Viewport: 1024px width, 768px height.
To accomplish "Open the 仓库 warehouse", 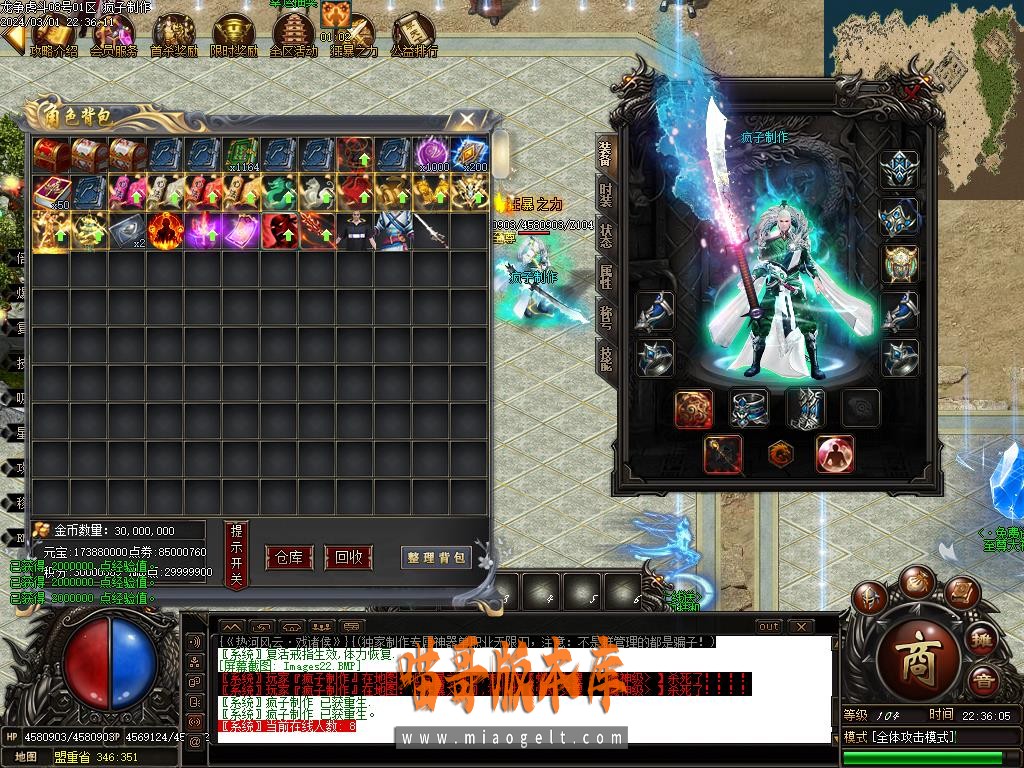I will pos(289,557).
